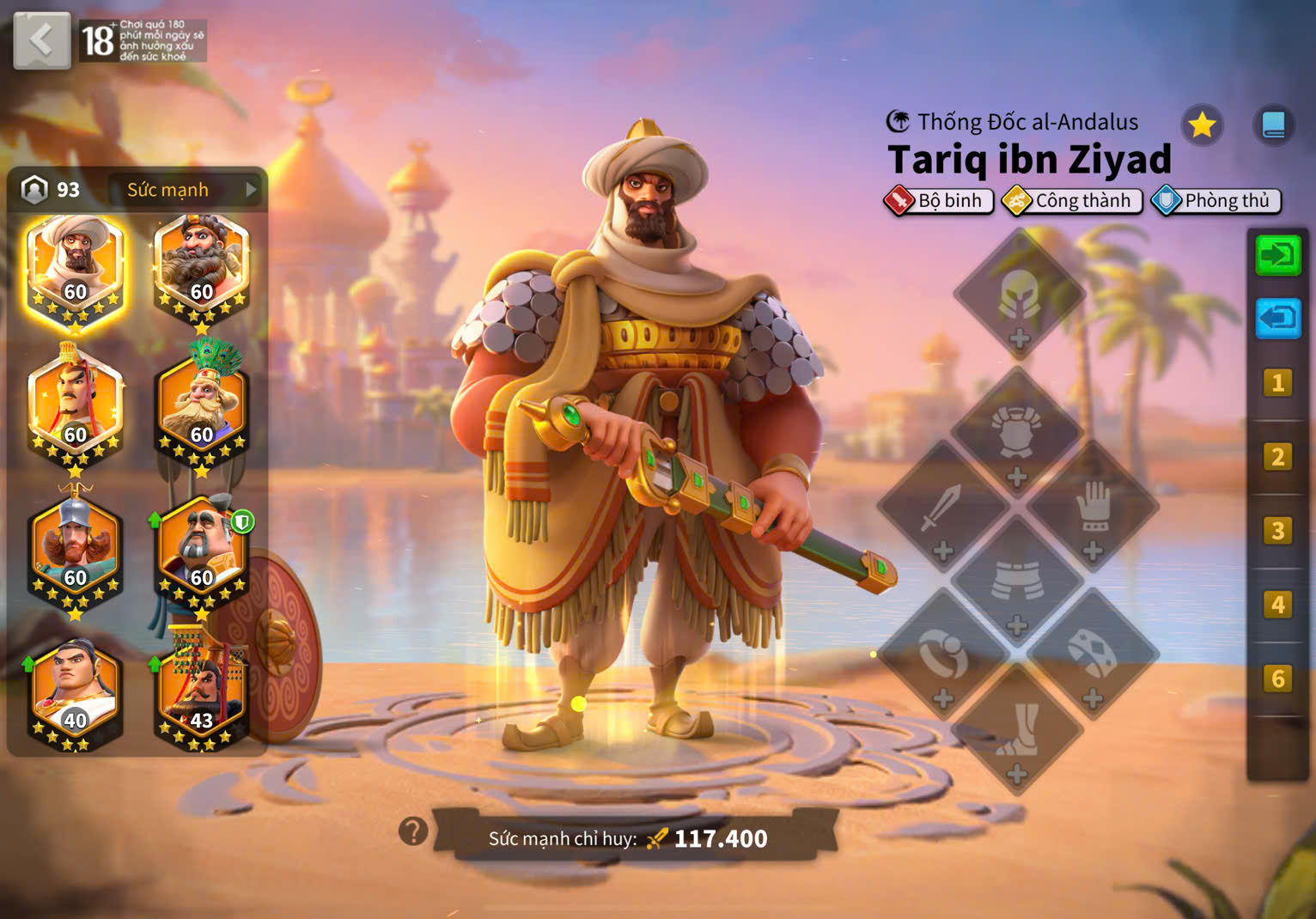Add boots to the boot slot
The width and height of the screenshot is (1316, 919).
[1017, 730]
